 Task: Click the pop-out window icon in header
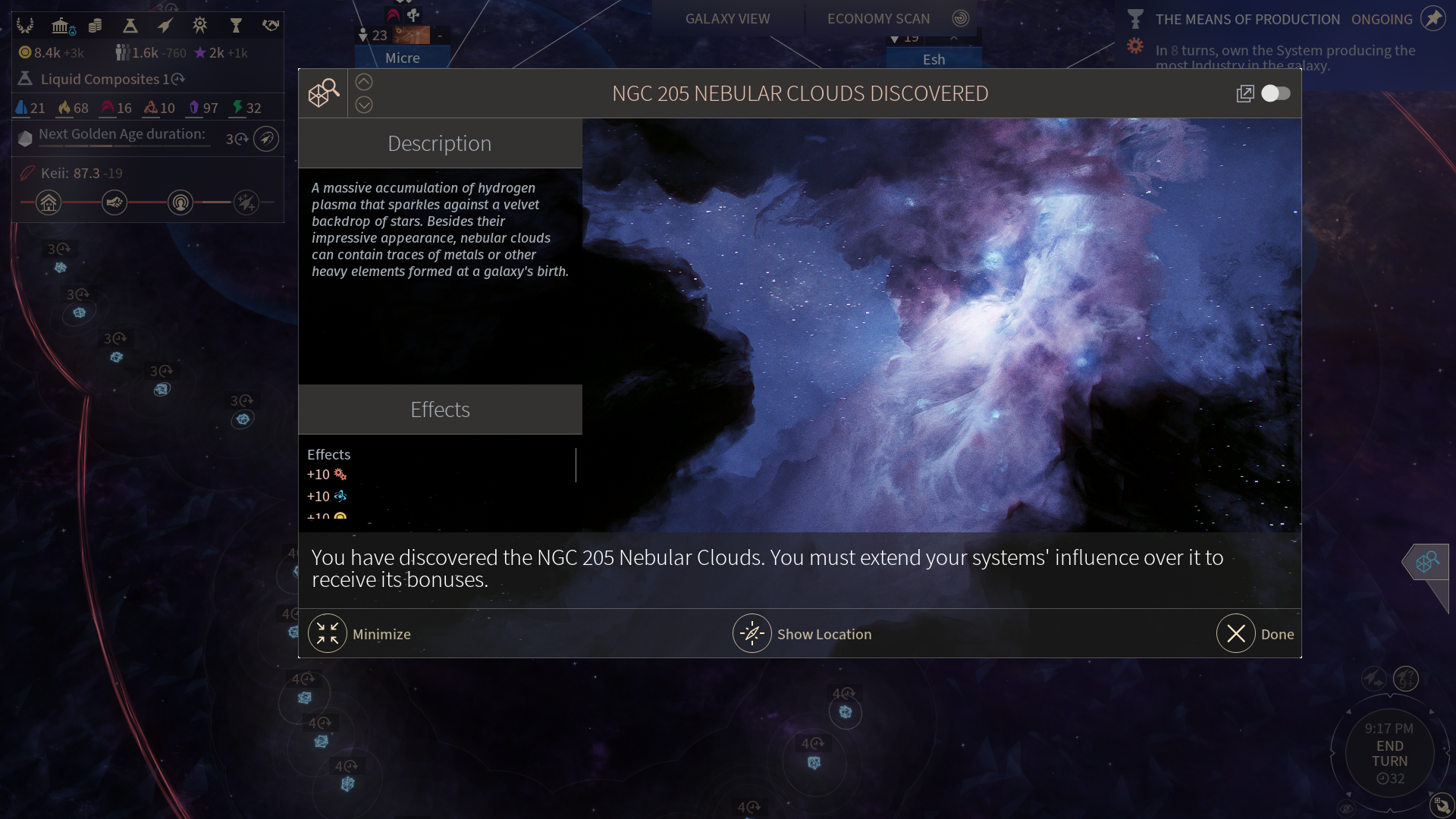pyautogui.click(x=1244, y=93)
